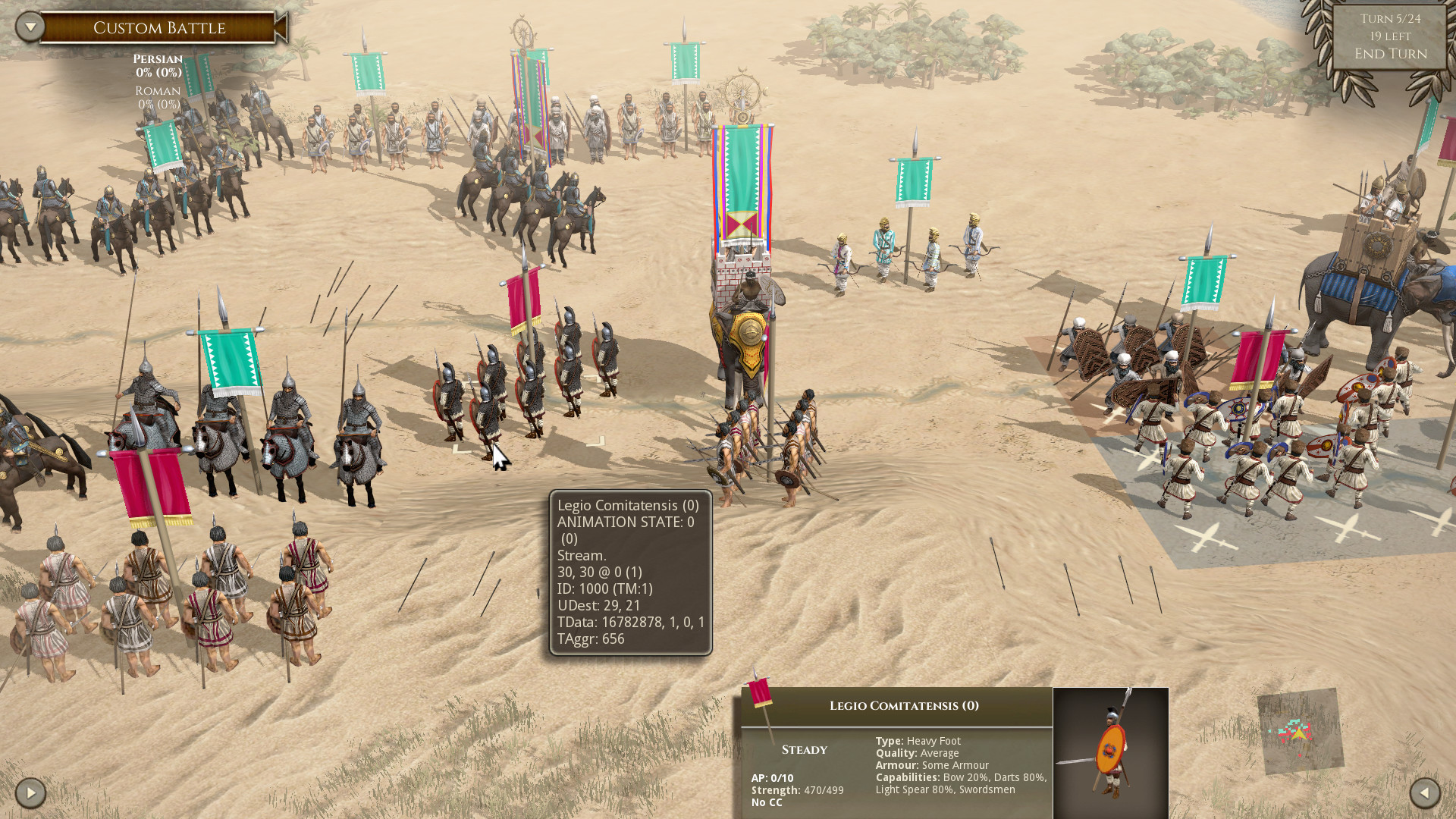The image size is (1456, 819).
Task: End the current turn
Action: (1390, 54)
